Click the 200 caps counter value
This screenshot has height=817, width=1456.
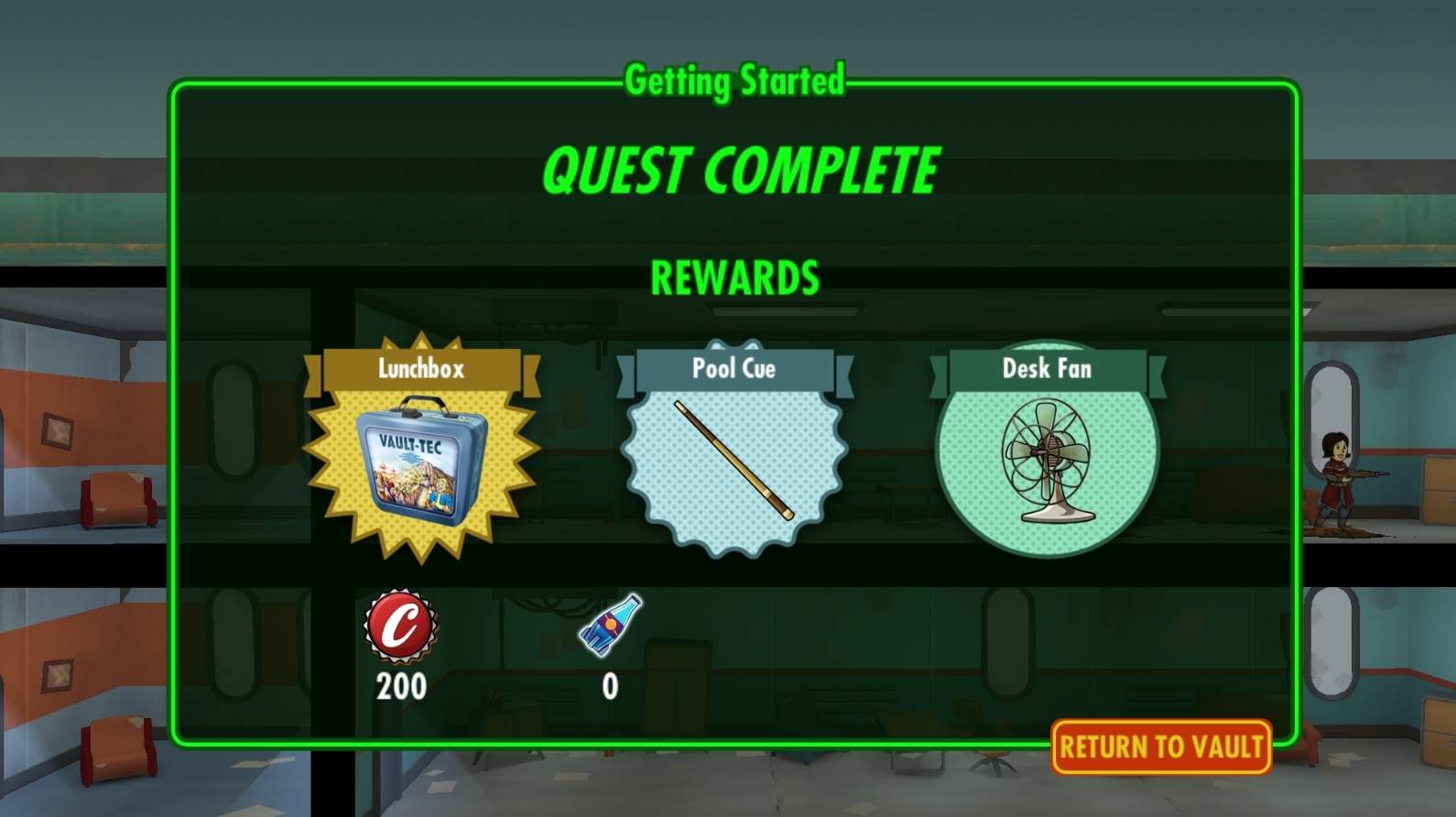tap(401, 685)
